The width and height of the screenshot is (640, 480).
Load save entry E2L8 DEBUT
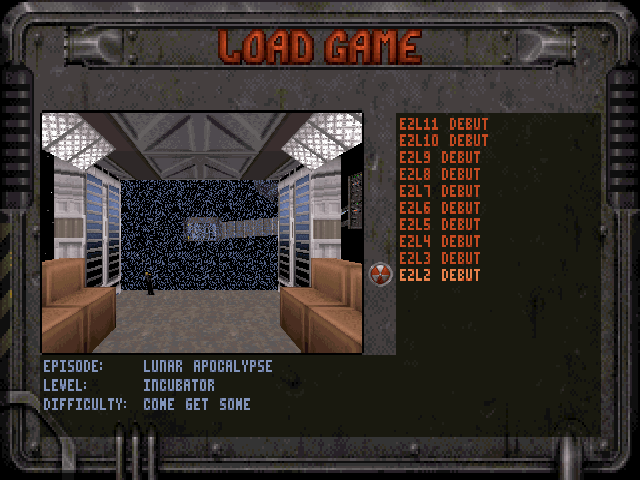tap(439, 174)
